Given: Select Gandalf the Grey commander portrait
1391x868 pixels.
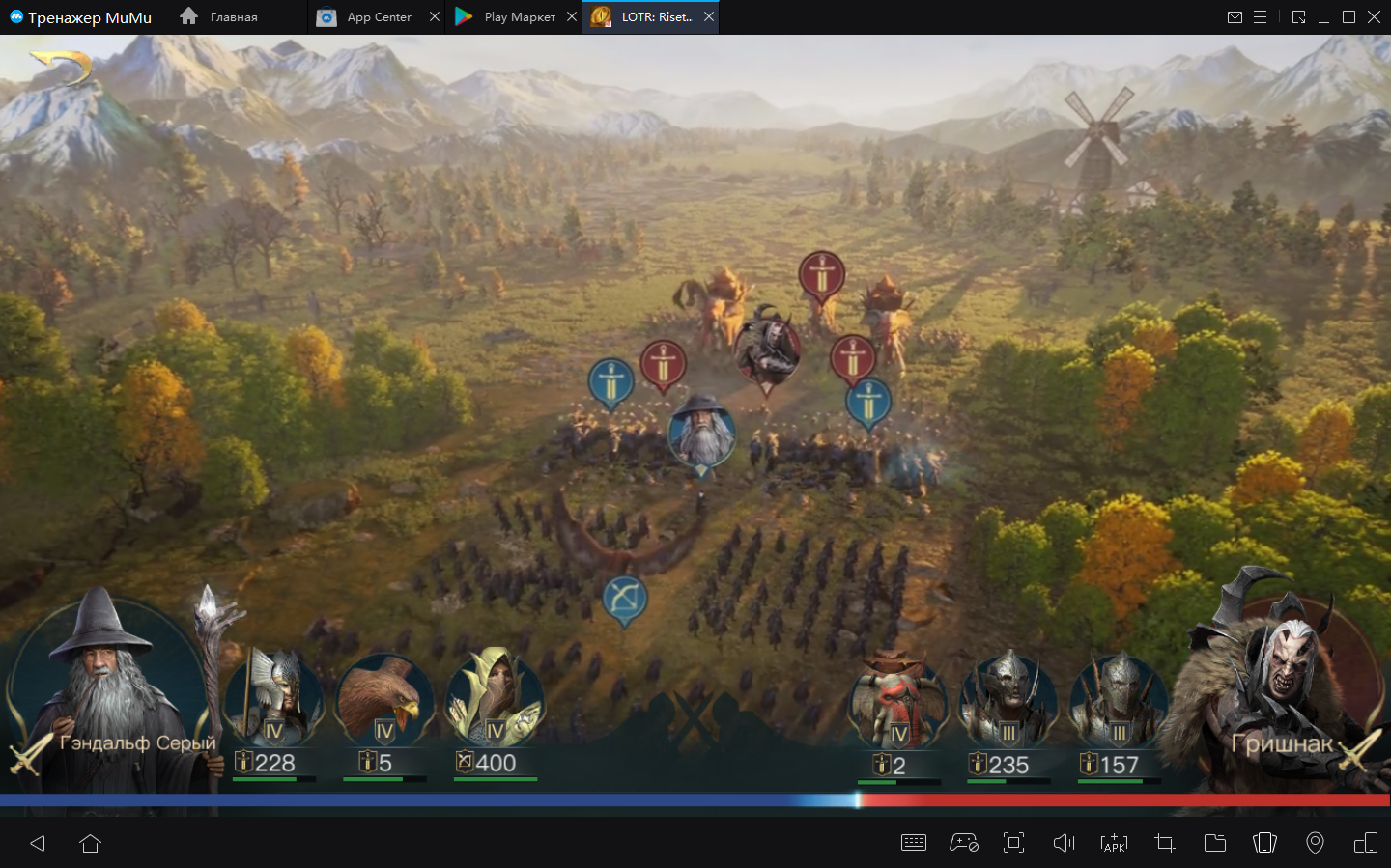Looking at the screenshot, I should [x=106, y=686].
